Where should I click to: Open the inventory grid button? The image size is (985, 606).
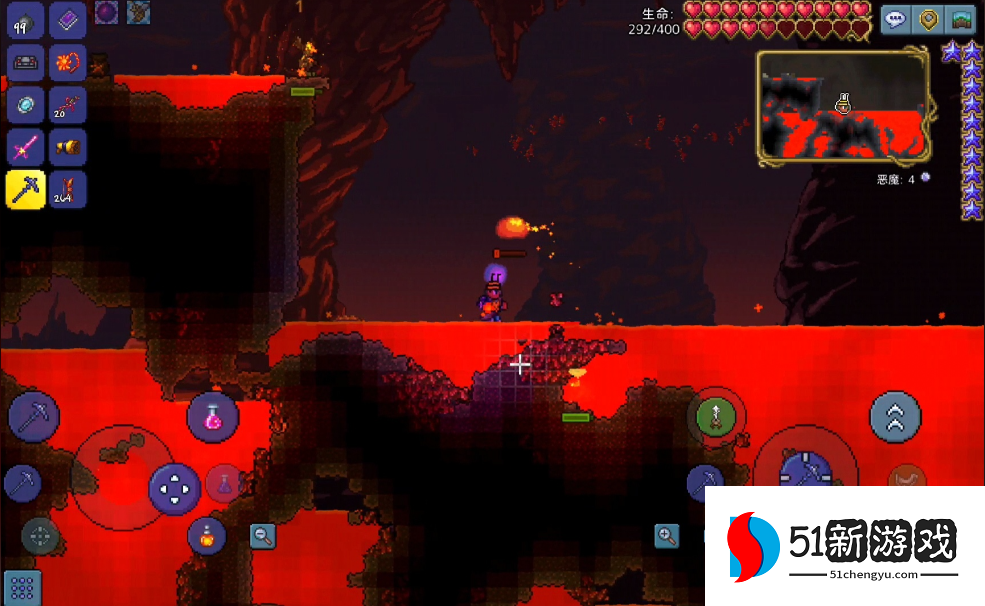[21, 588]
